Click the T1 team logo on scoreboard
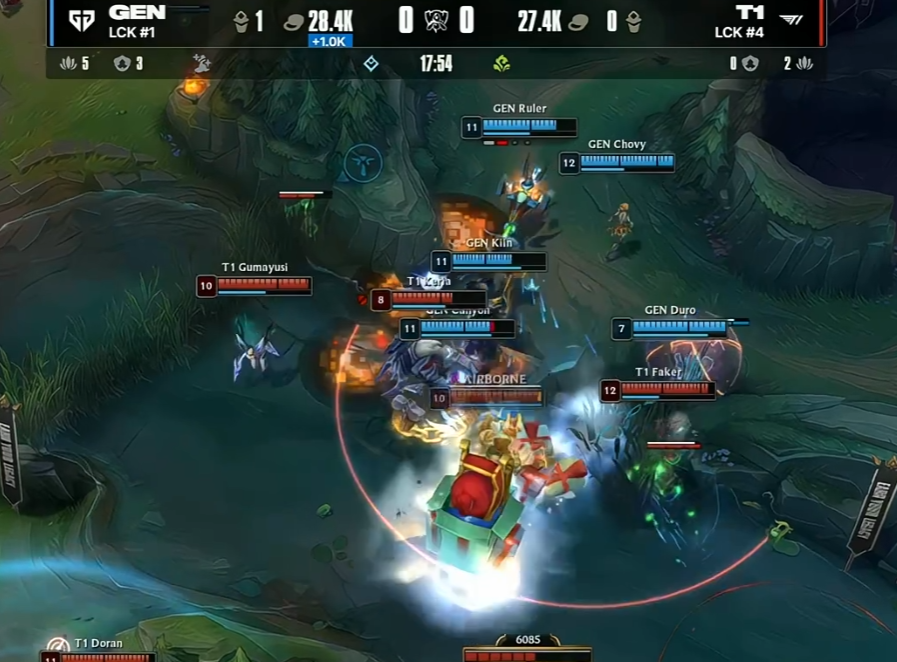 (x=790, y=21)
